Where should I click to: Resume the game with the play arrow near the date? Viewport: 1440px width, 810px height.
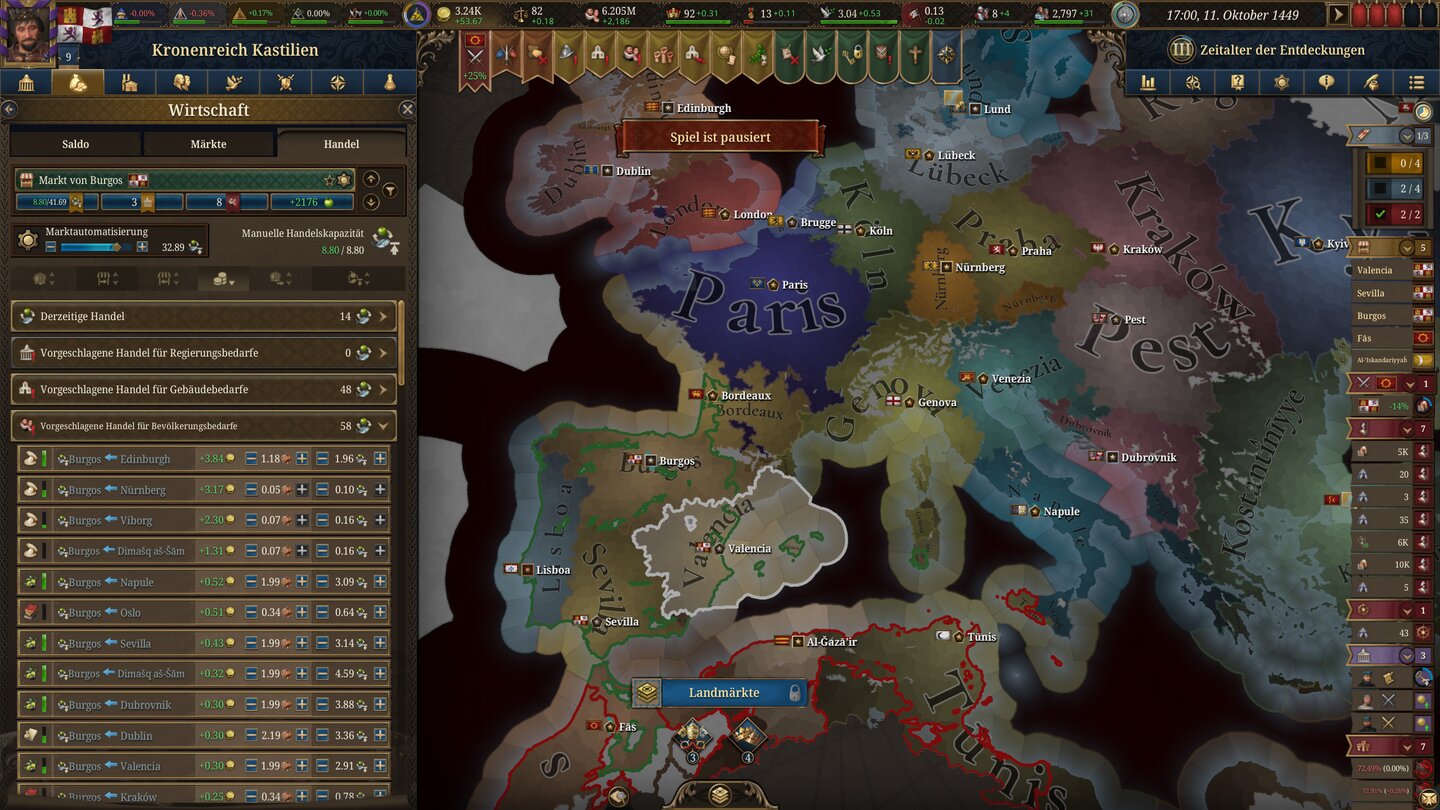pyautogui.click(x=1337, y=15)
